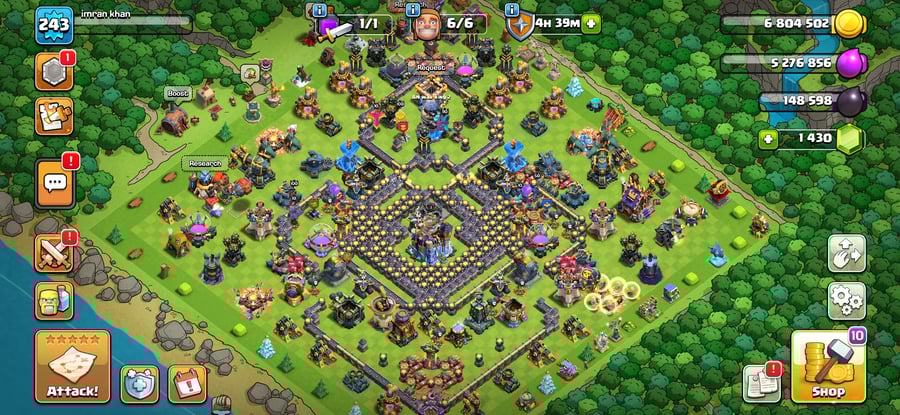Open the clipboard log beside the Shop
This screenshot has width=900, height=415.
[762, 383]
